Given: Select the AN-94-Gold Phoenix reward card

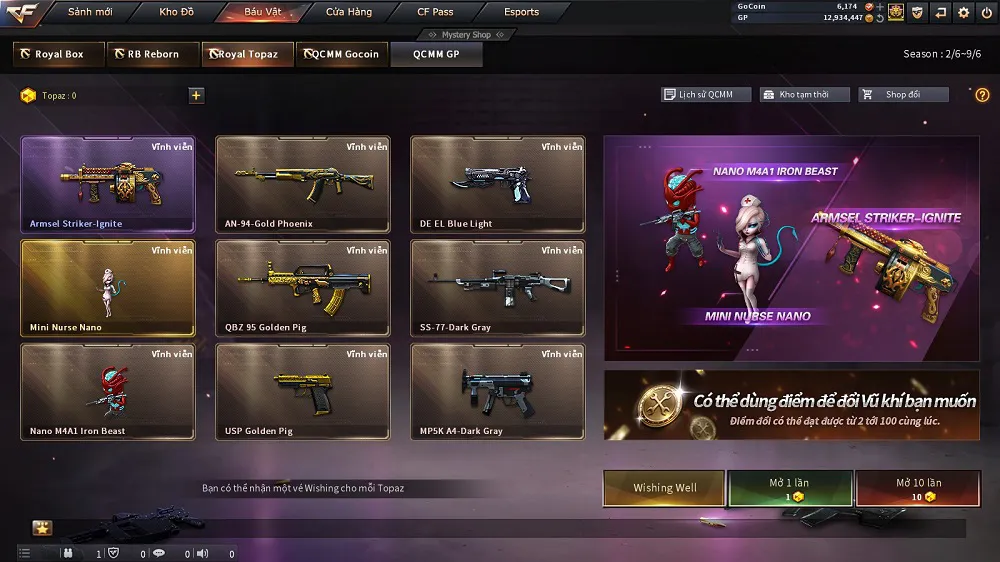Looking at the screenshot, I should click(303, 184).
